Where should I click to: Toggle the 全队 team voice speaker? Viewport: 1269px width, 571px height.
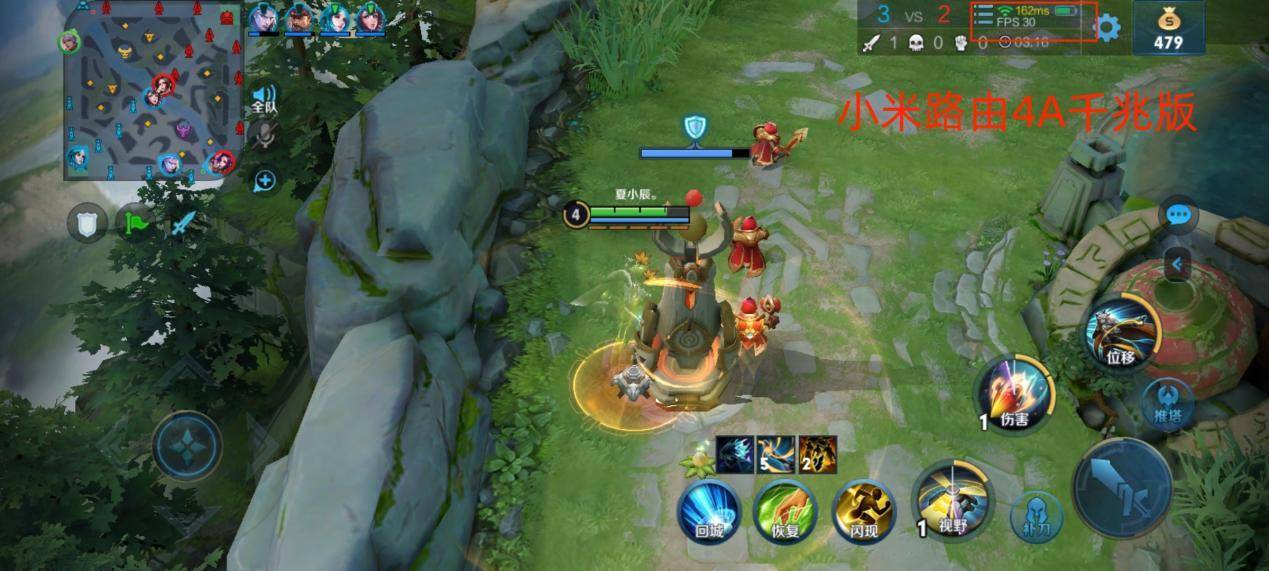264,97
